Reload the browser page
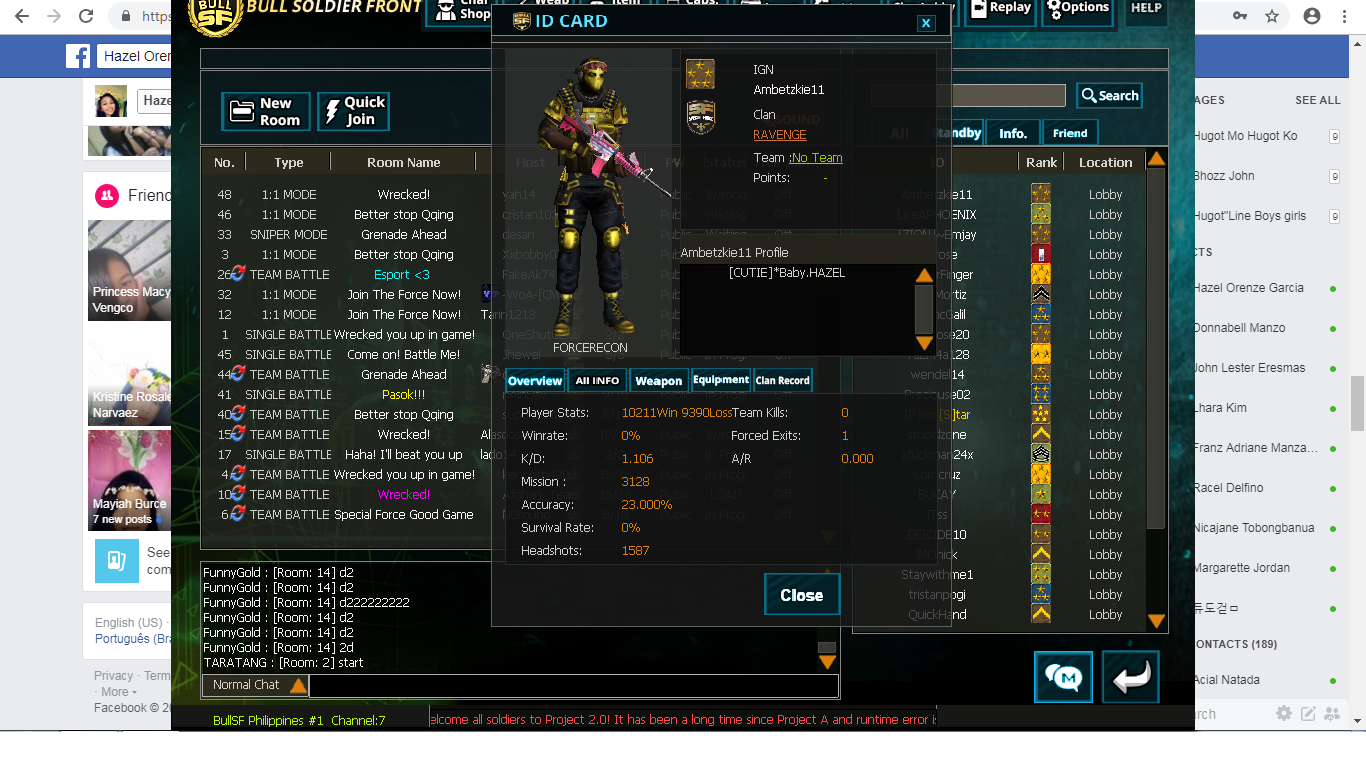The width and height of the screenshot is (1366, 768). (86, 16)
